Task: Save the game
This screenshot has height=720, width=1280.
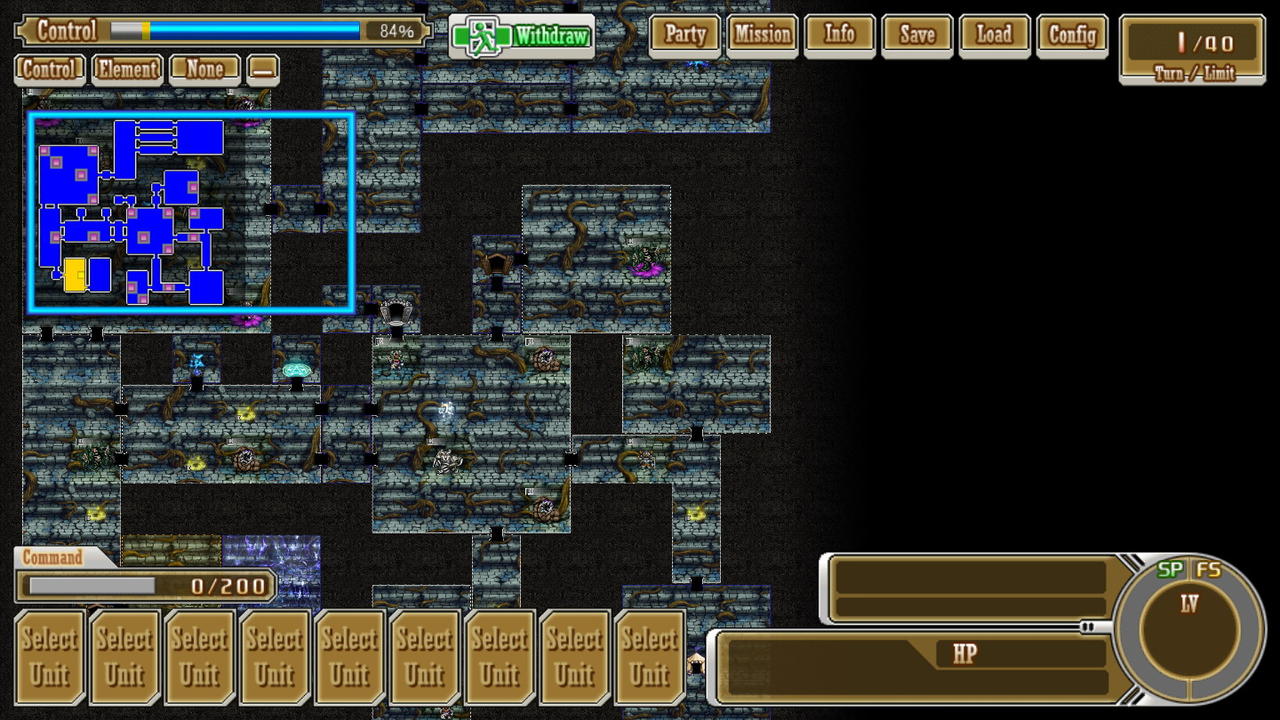Action: [916, 35]
